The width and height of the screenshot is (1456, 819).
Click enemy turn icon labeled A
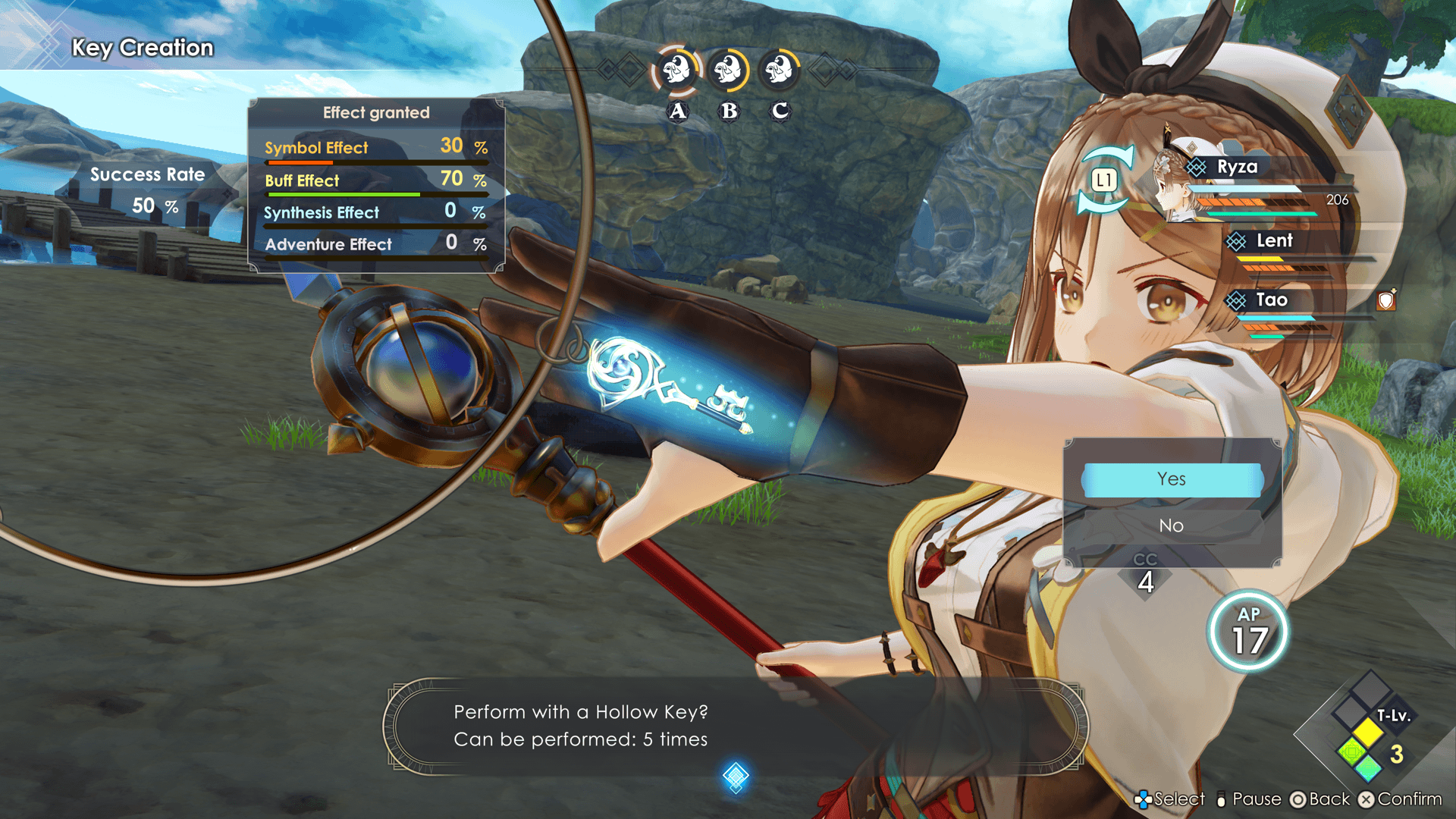click(x=677, y=71)
